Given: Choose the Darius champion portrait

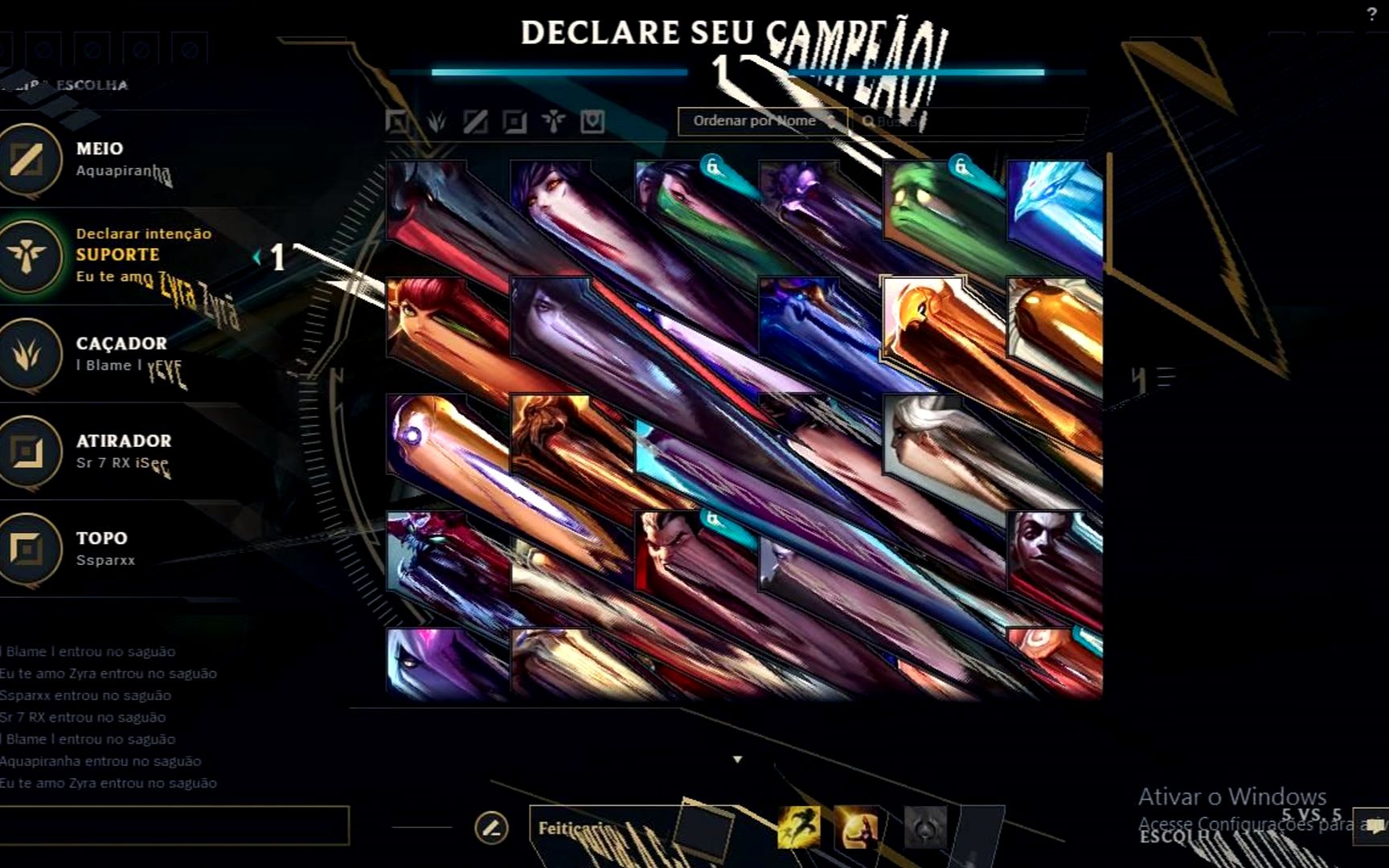Looking at the screenshot, I should tap(675, 551).
